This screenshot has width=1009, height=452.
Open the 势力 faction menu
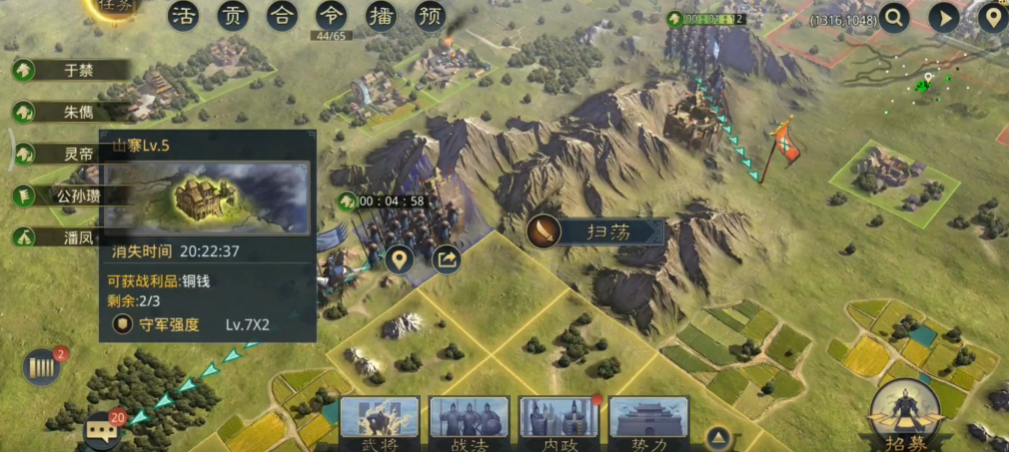click(649, 422)
